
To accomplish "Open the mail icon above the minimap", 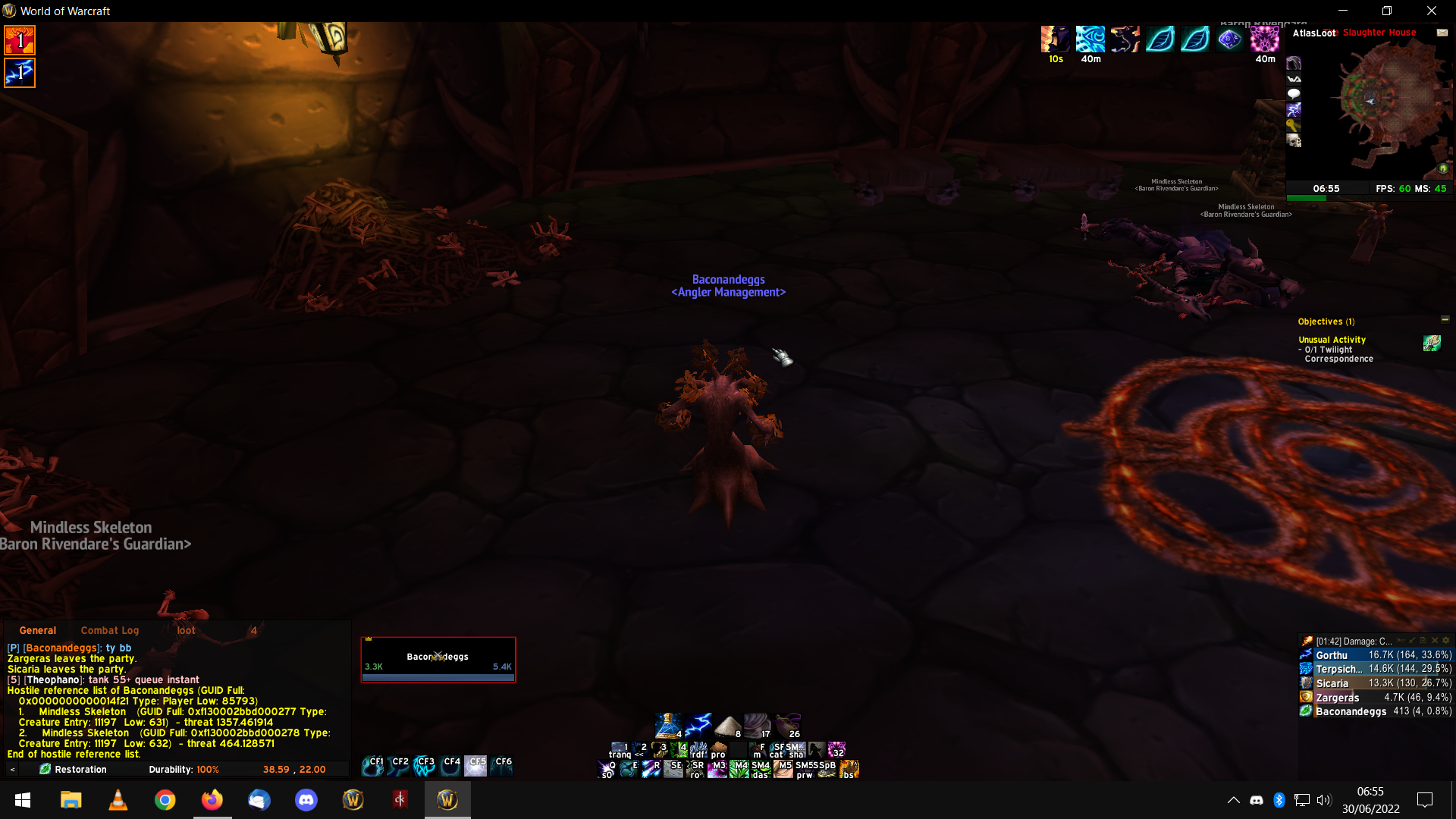I will (1442, 33).
